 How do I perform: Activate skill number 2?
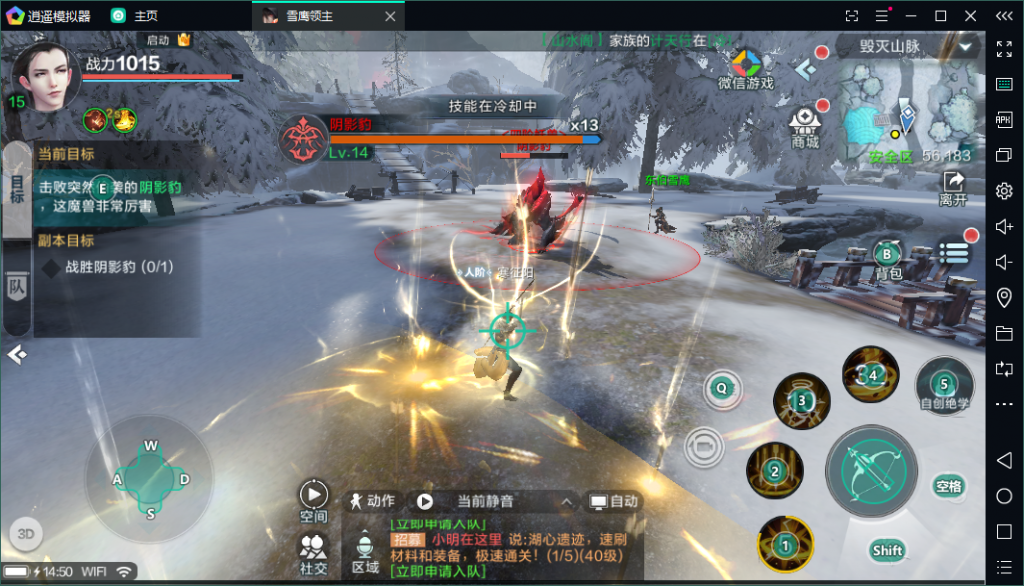click(x=774, y=471)
